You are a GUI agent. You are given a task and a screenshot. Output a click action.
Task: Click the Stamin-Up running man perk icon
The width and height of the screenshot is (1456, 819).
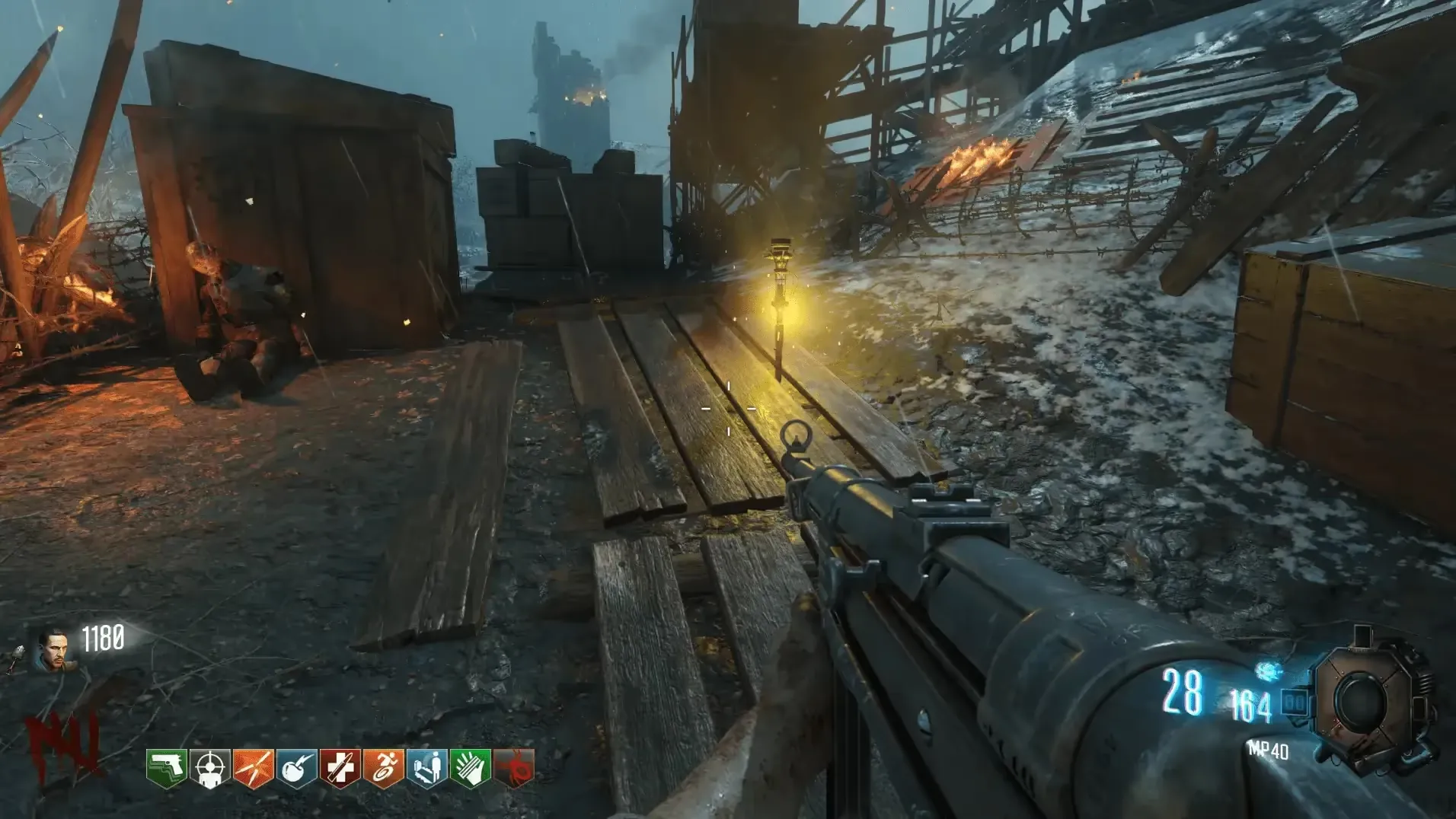click(x=384, y=767)
